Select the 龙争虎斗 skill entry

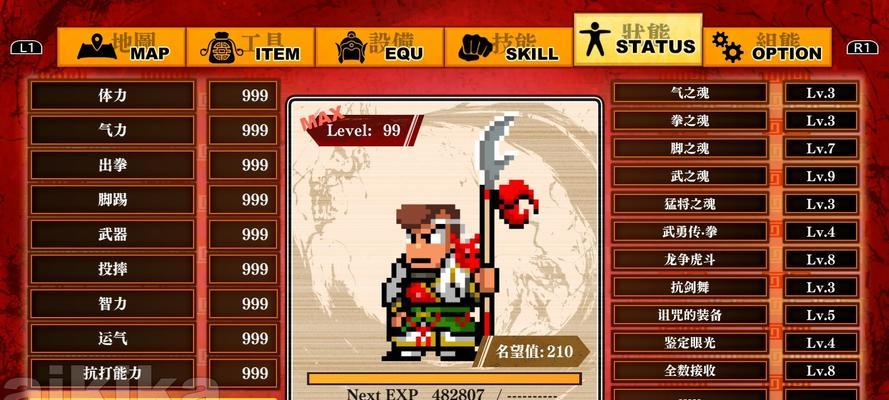coord(690,260)
